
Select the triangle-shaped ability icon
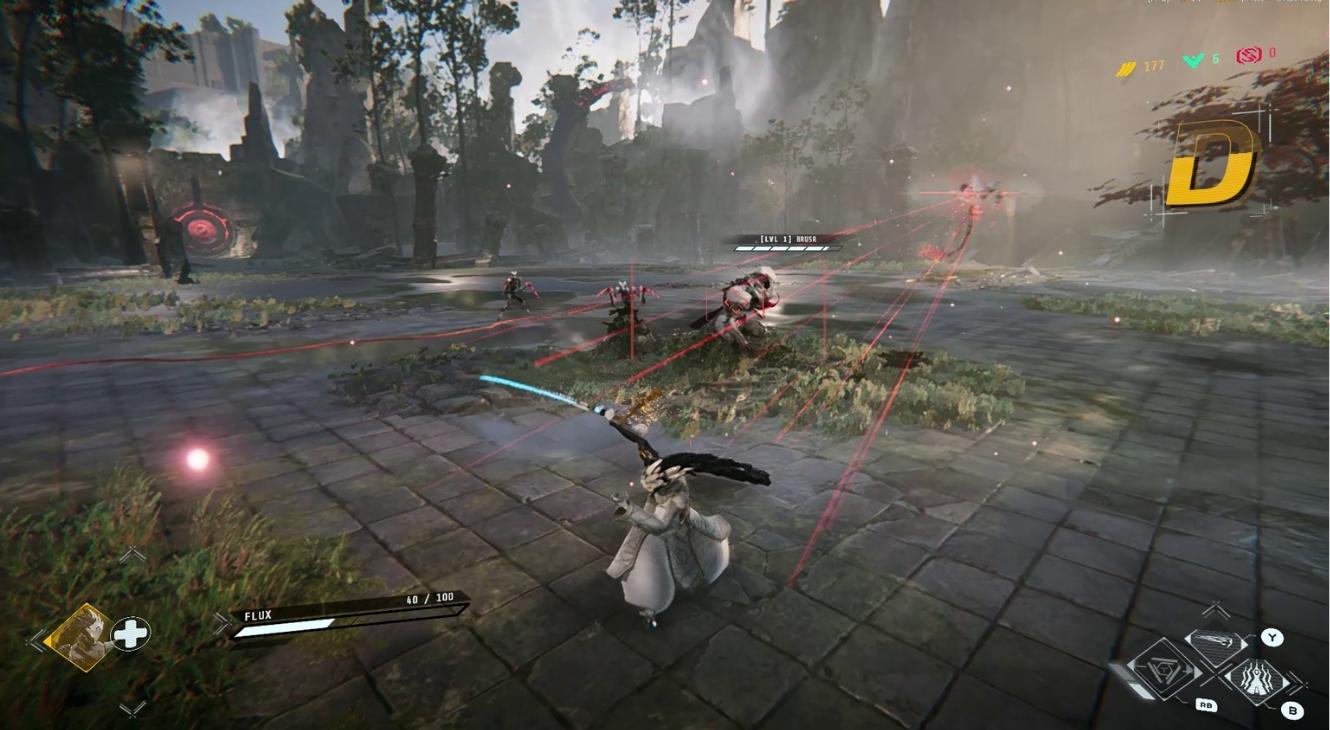[x=1164, y=669]
